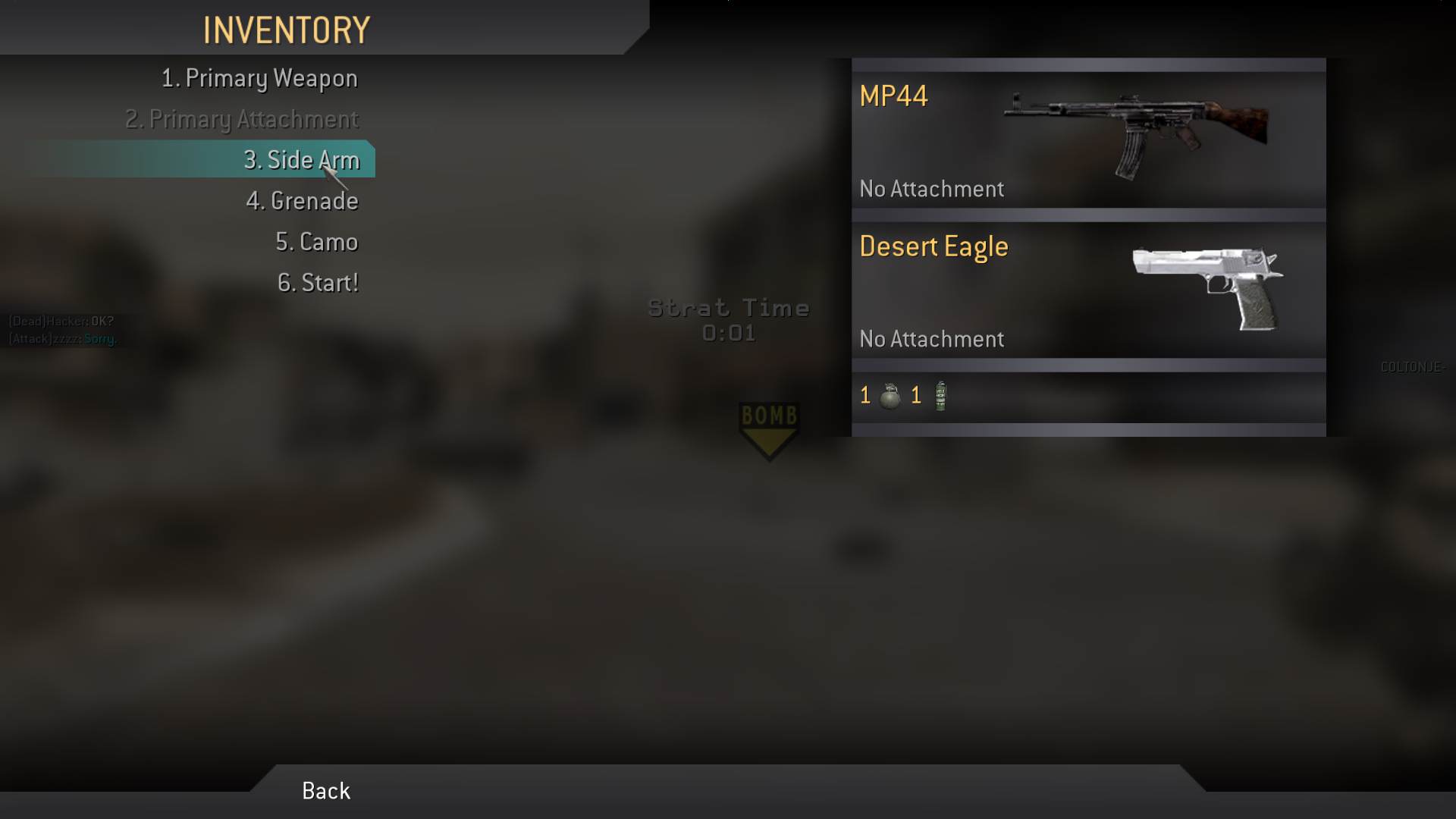Go Back from the inventory

(x=326, y=791)
